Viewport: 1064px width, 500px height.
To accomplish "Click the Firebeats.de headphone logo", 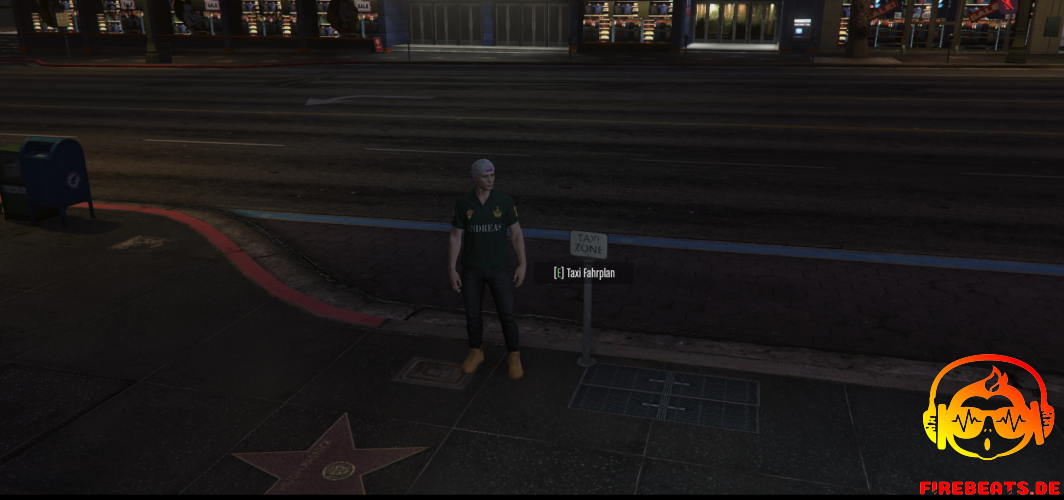I will (x=987, y=413).
